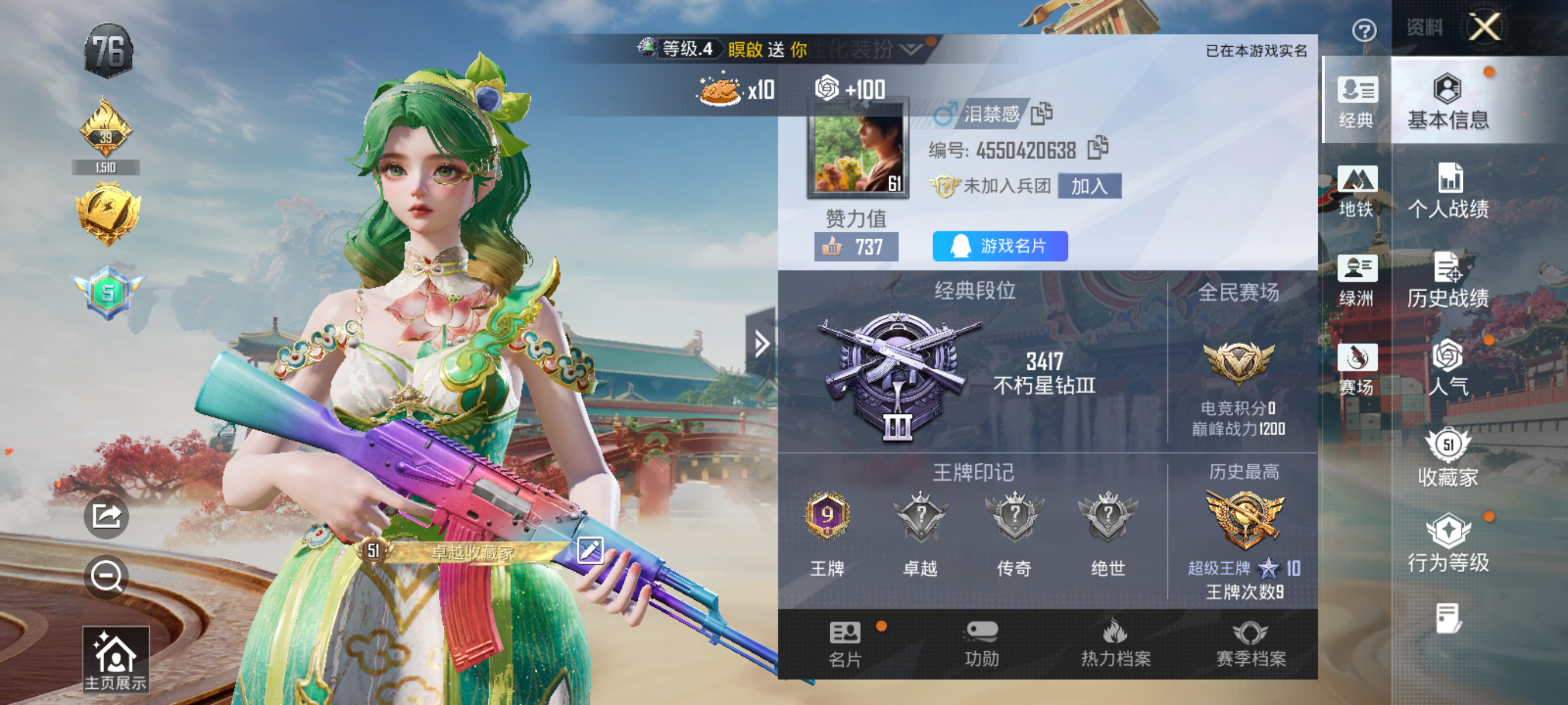1568x705 pixels.
Task: Select the 绿洲 mode tab
Action: point(1357,280)
